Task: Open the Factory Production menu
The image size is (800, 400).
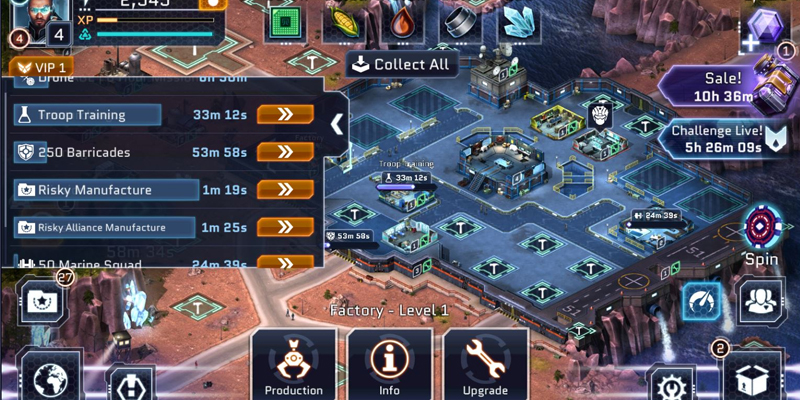Action: coord(294,365)
